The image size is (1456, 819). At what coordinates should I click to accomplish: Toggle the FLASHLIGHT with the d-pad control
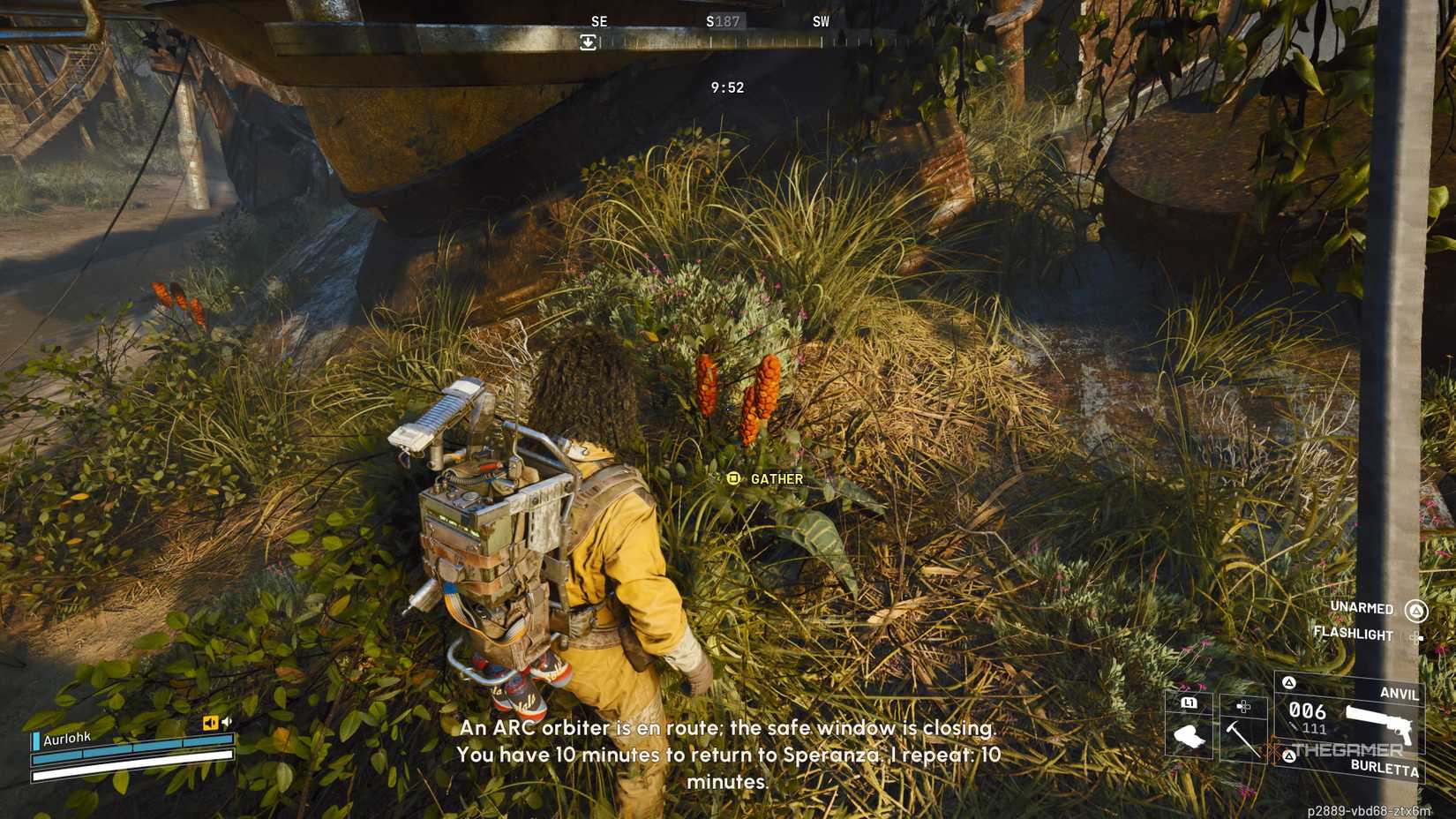(1417, 636)
